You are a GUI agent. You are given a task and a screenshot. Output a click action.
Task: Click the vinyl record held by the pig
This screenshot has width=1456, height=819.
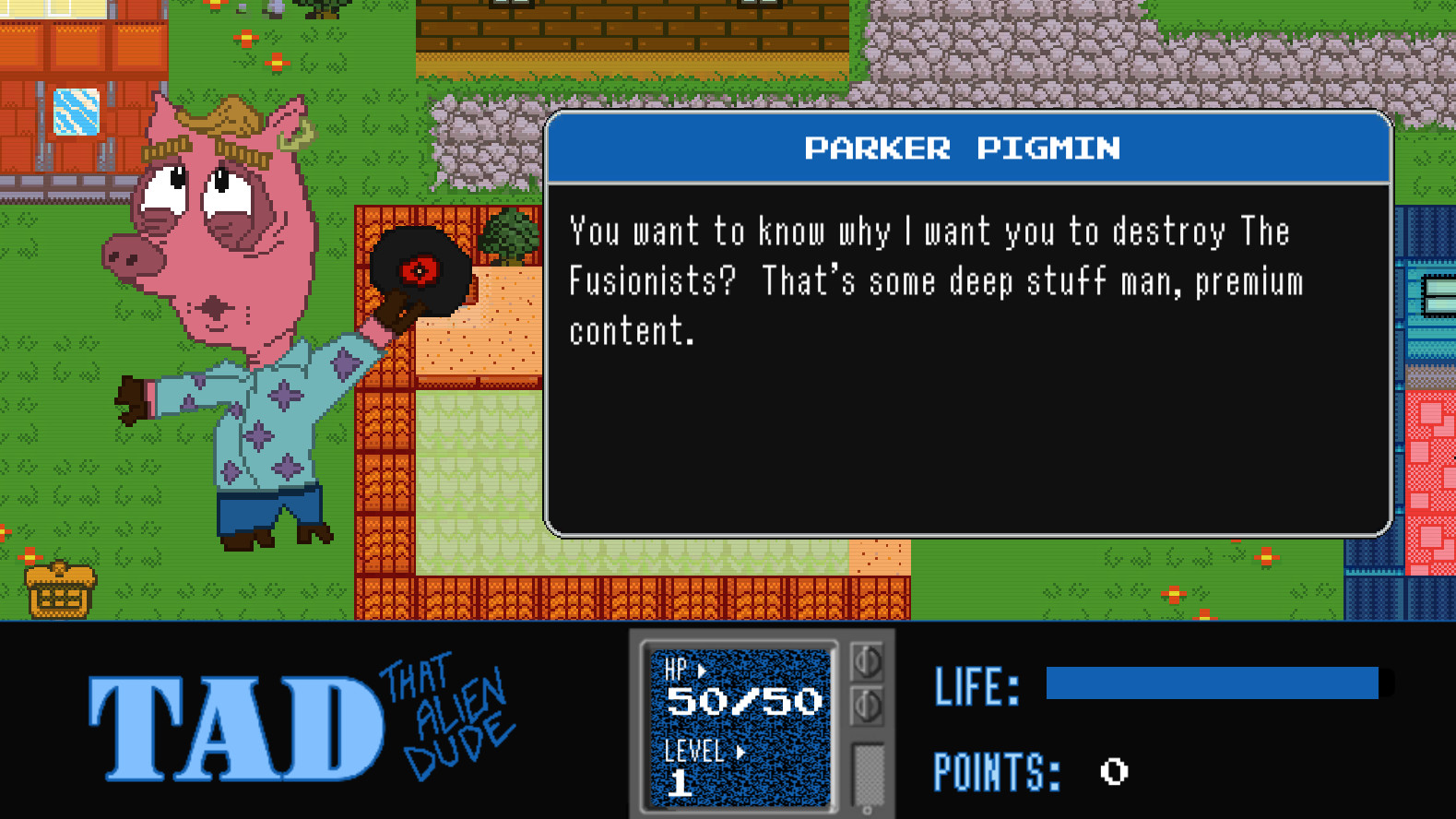420,269
